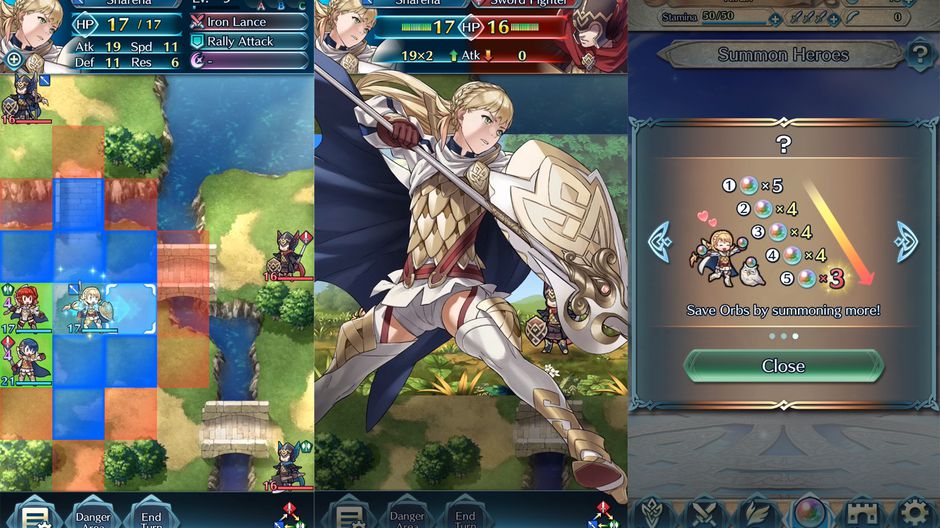Close the Summon Heroes orb info popup
940x528 pixels.
783,366
